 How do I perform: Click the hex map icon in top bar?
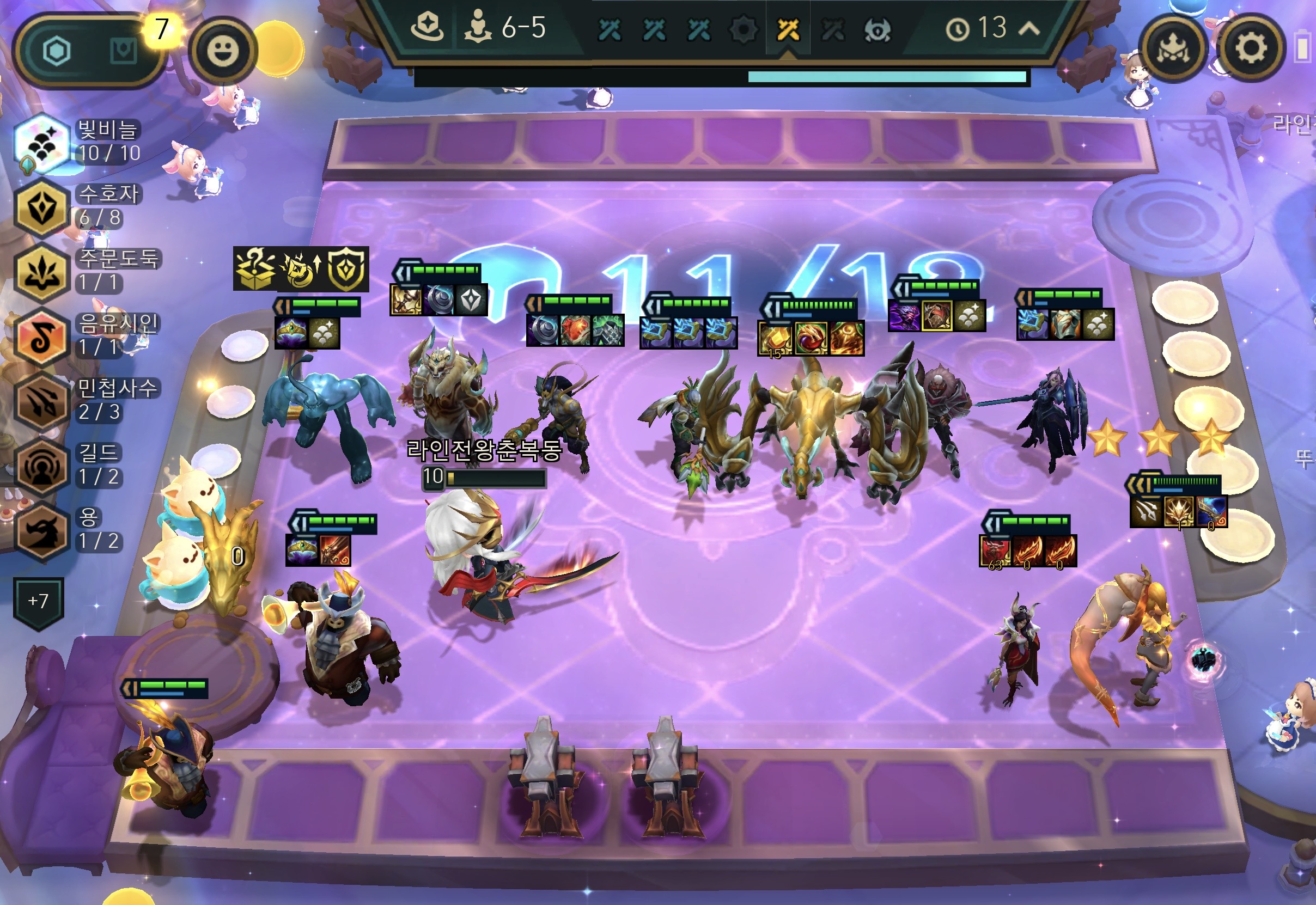pyautogui.click(x=428, y=27)
